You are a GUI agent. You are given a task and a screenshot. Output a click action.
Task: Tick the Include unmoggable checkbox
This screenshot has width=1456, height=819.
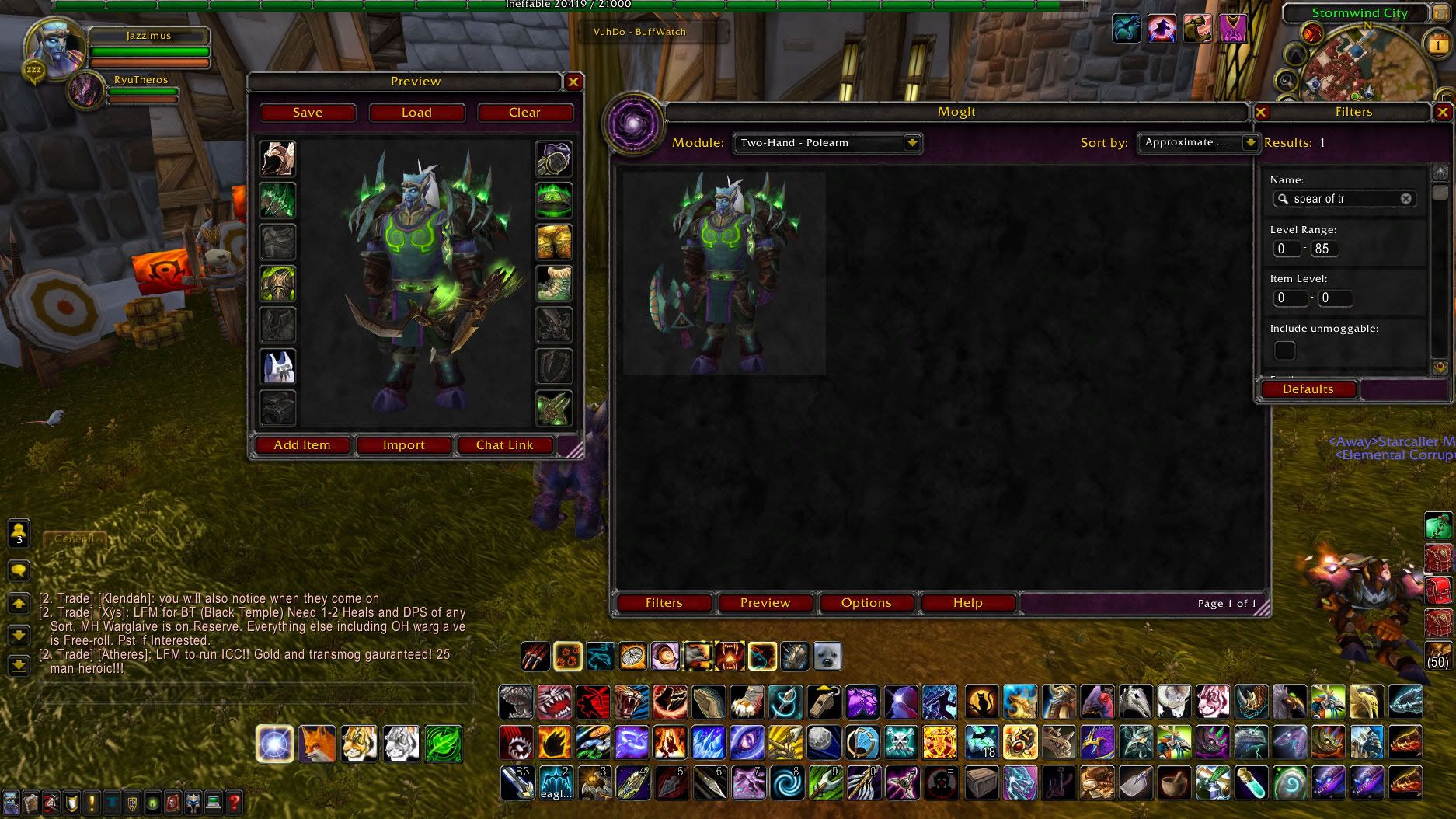coord(1285,350)
